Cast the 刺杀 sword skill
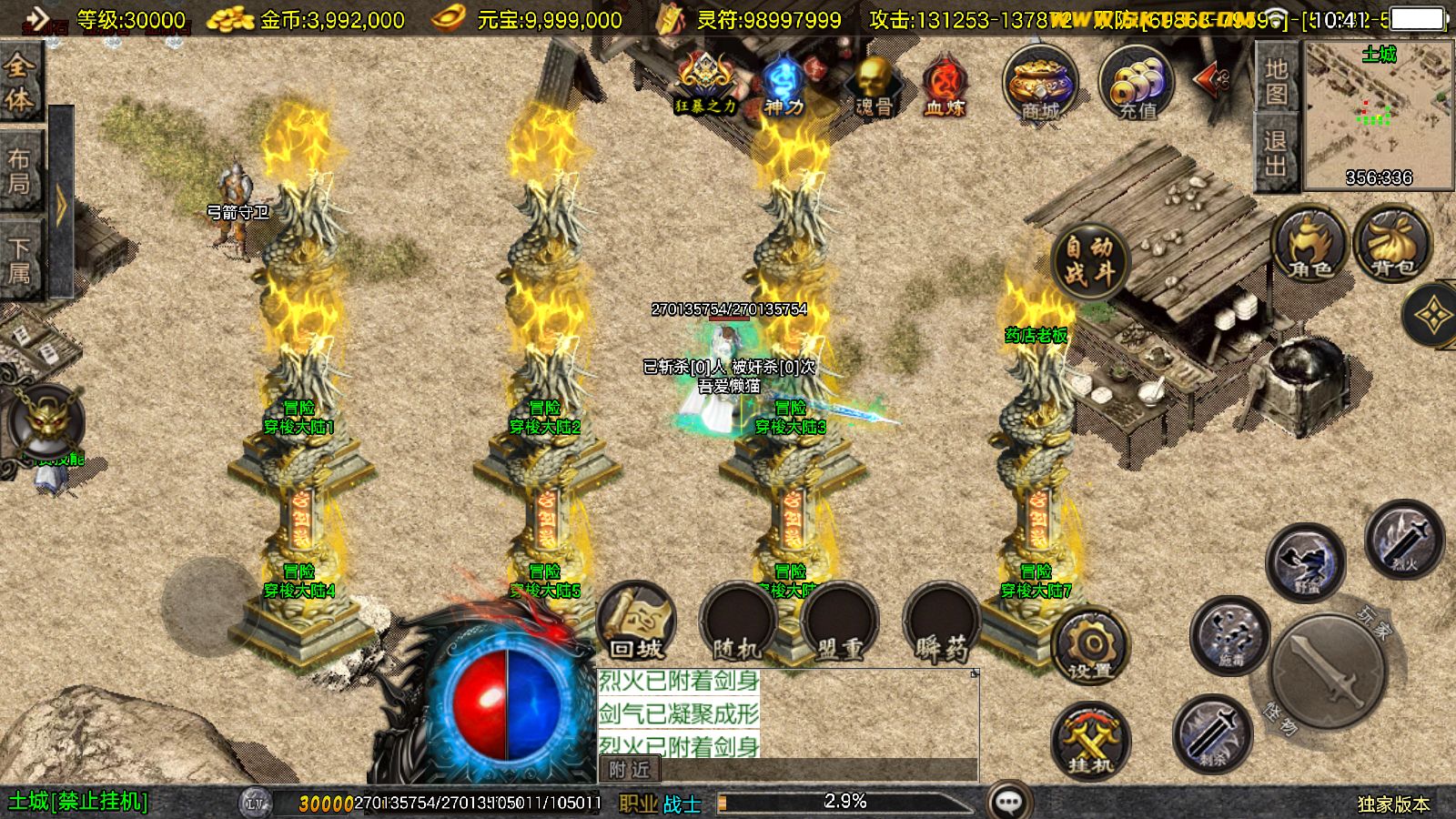Screen dimensions: 1456x819 1212,733
